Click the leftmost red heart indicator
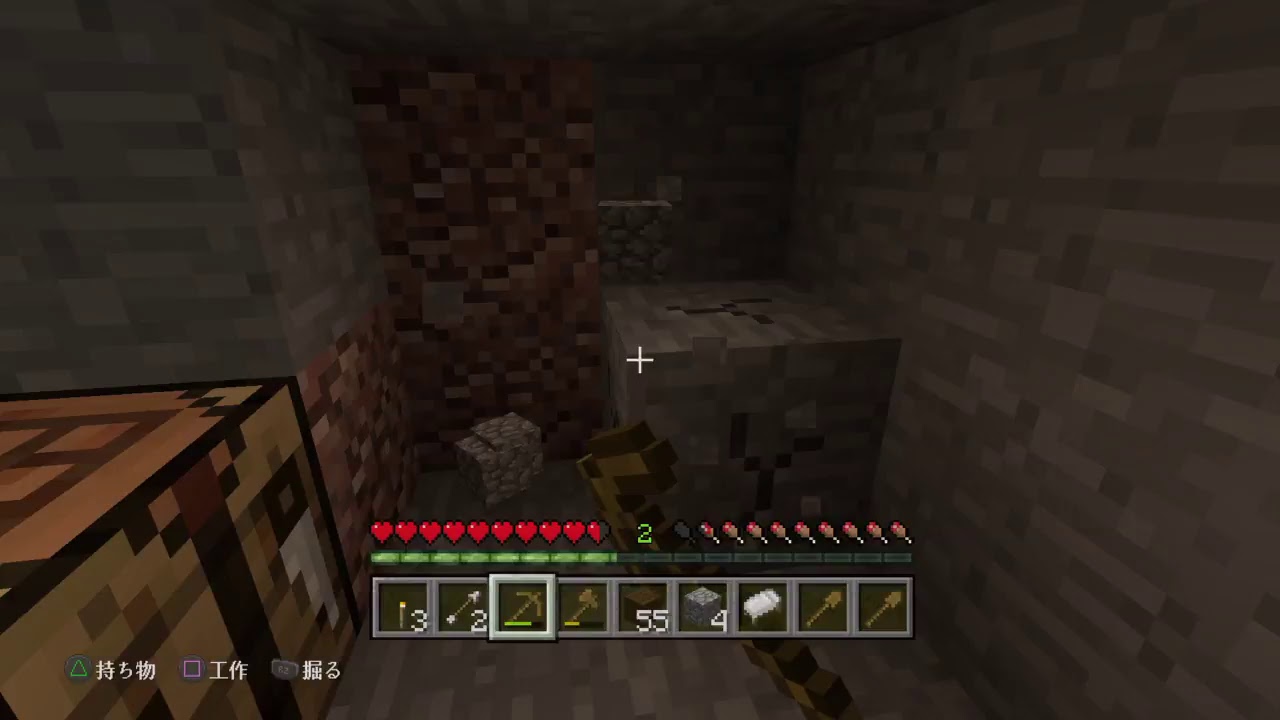Viewport: 1280px width, 720px height. click(x=380, y=531)
